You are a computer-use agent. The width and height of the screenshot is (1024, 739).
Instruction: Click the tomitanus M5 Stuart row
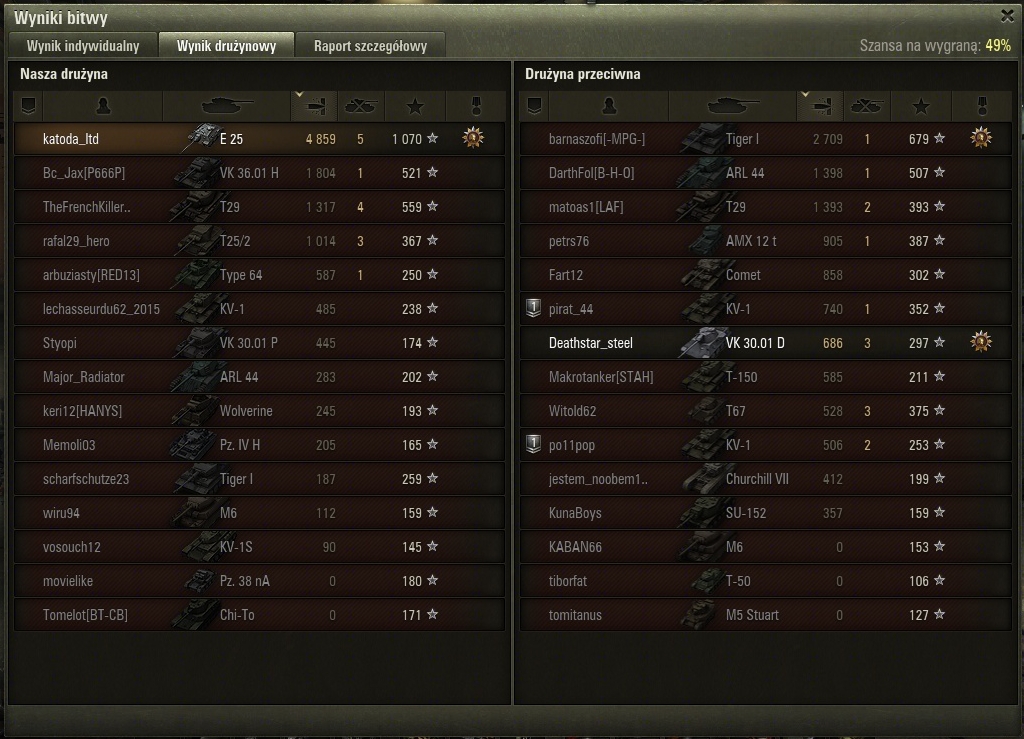pyautogui.click(x=765, y=615)
